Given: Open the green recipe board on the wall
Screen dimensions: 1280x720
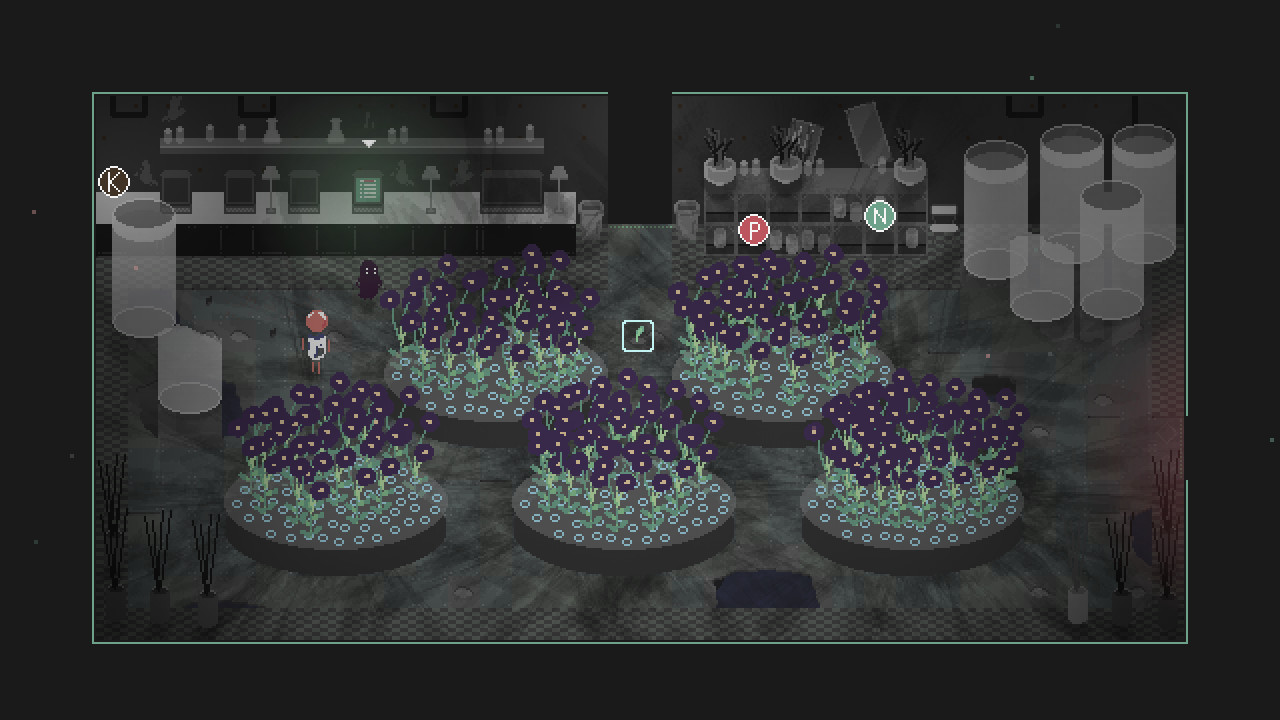Looking at the screenshot, I should [368, 186].
